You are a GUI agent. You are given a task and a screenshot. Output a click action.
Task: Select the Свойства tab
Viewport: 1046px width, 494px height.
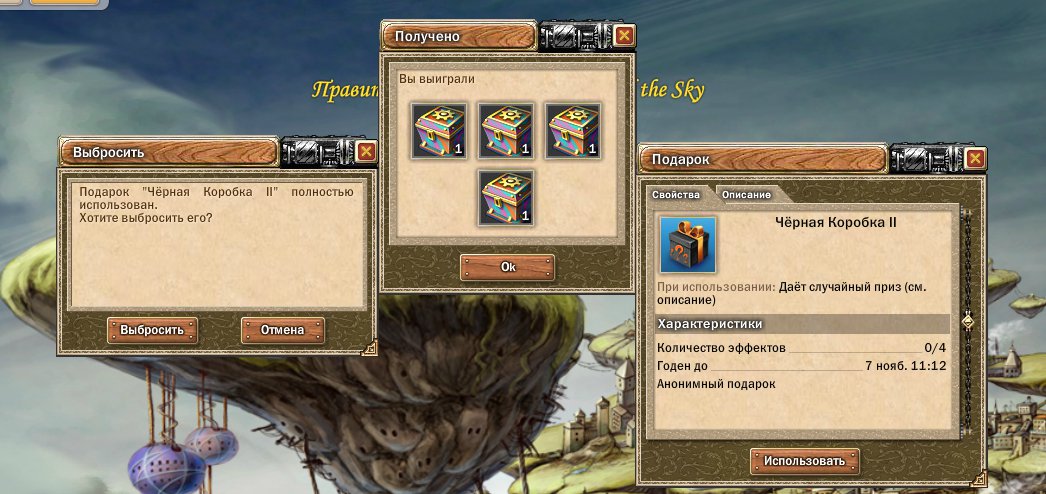coord(676,194)
